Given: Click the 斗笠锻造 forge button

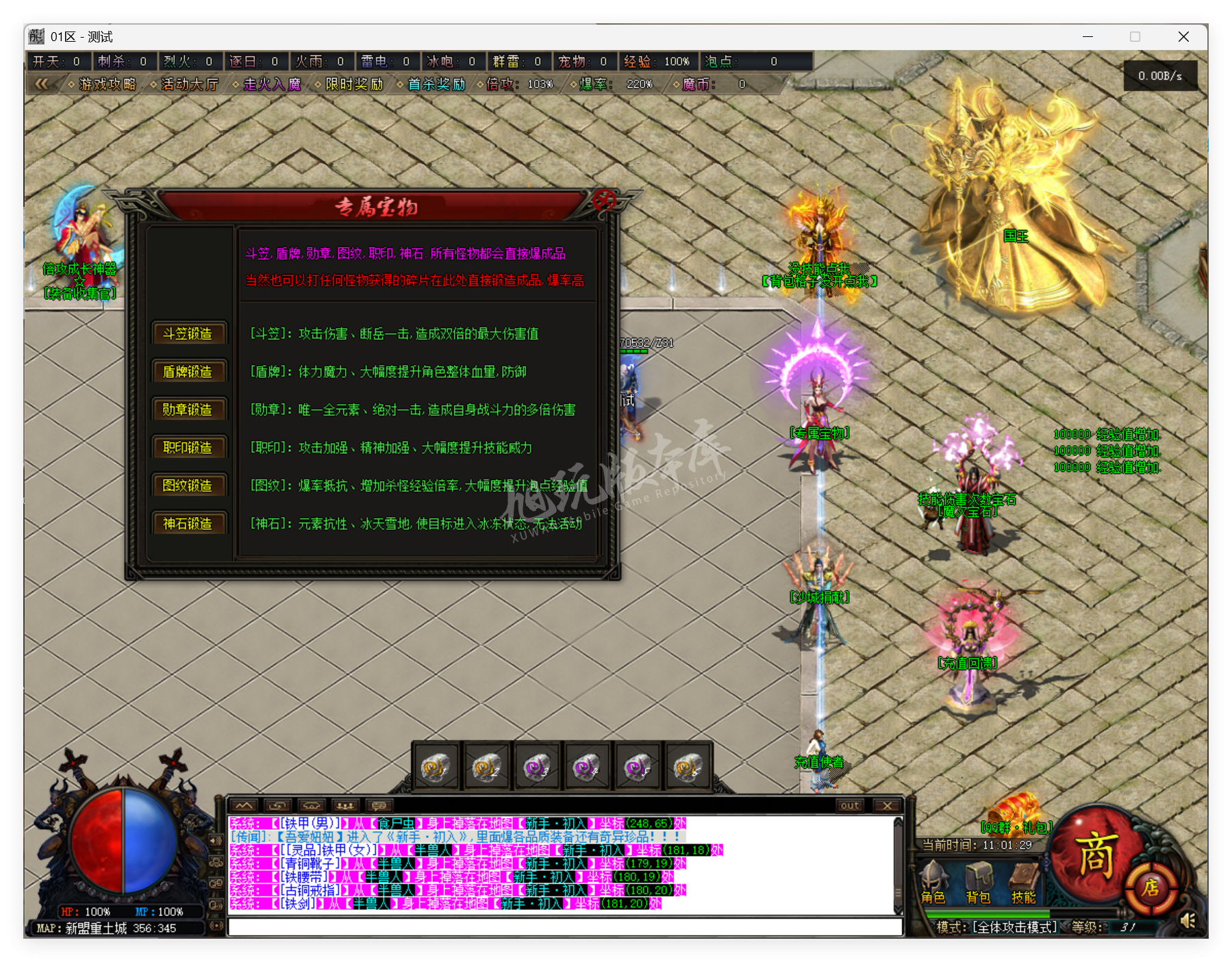Looking at the screenshot, I should pos(189,334).
